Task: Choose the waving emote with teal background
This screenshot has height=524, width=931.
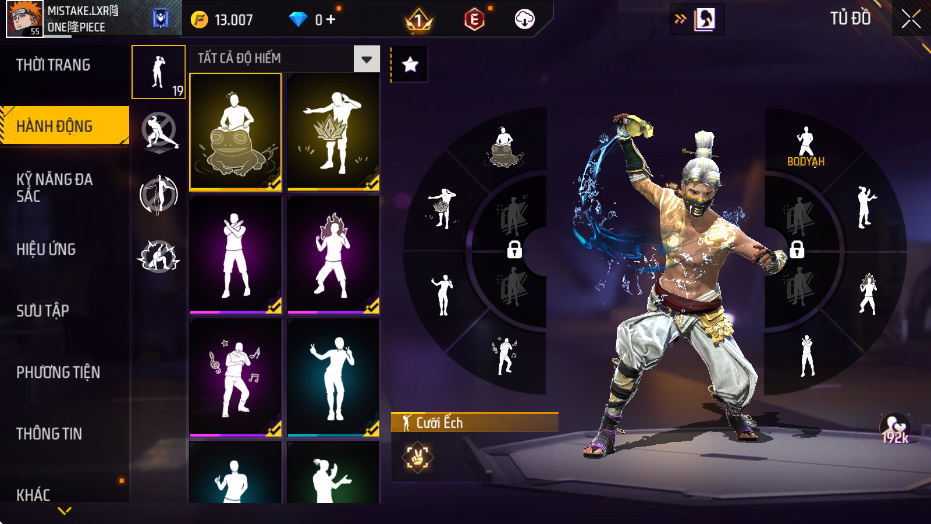Action: (333, 378)
